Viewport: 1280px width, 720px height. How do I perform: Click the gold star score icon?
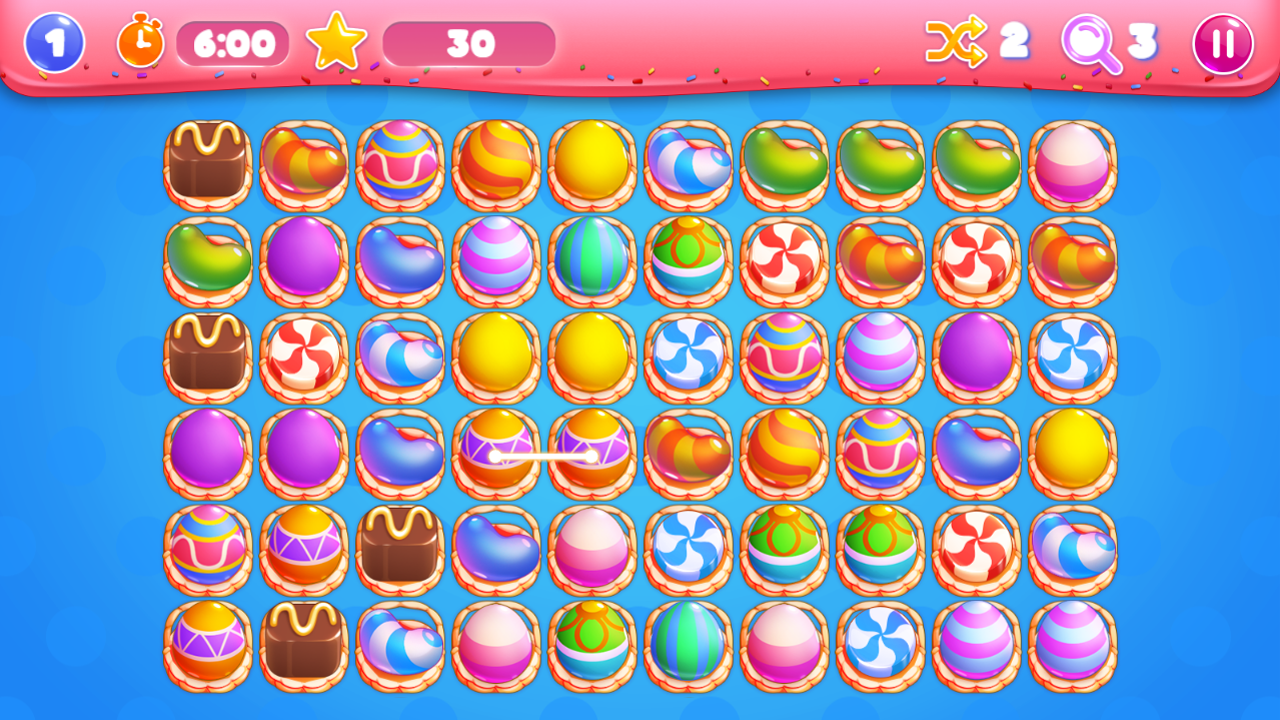[x=337, y=42]
